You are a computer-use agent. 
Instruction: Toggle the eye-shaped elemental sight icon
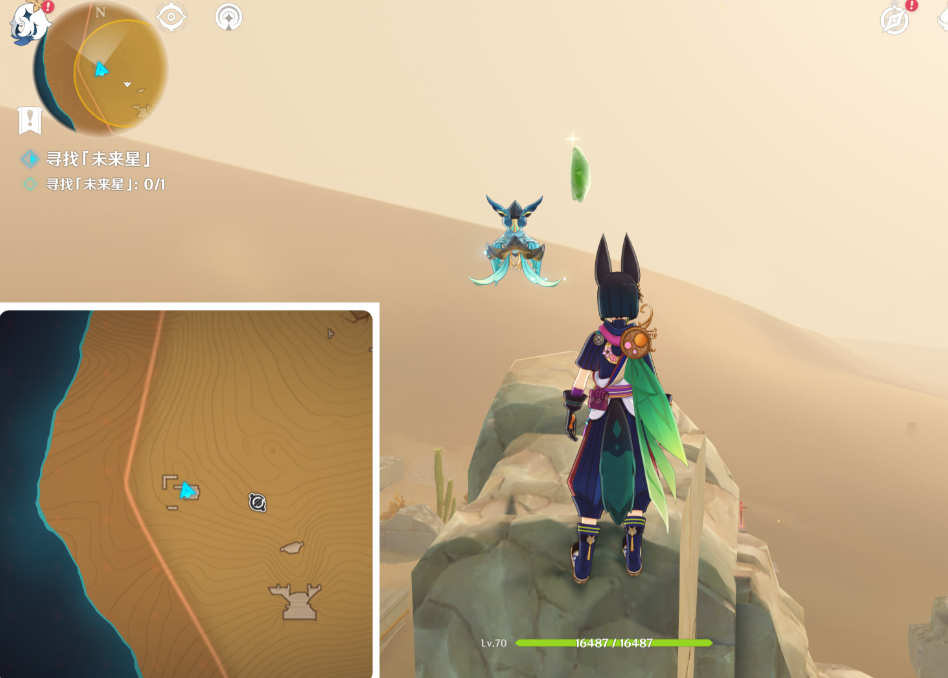pyautogui.click(x=172, y=17)
